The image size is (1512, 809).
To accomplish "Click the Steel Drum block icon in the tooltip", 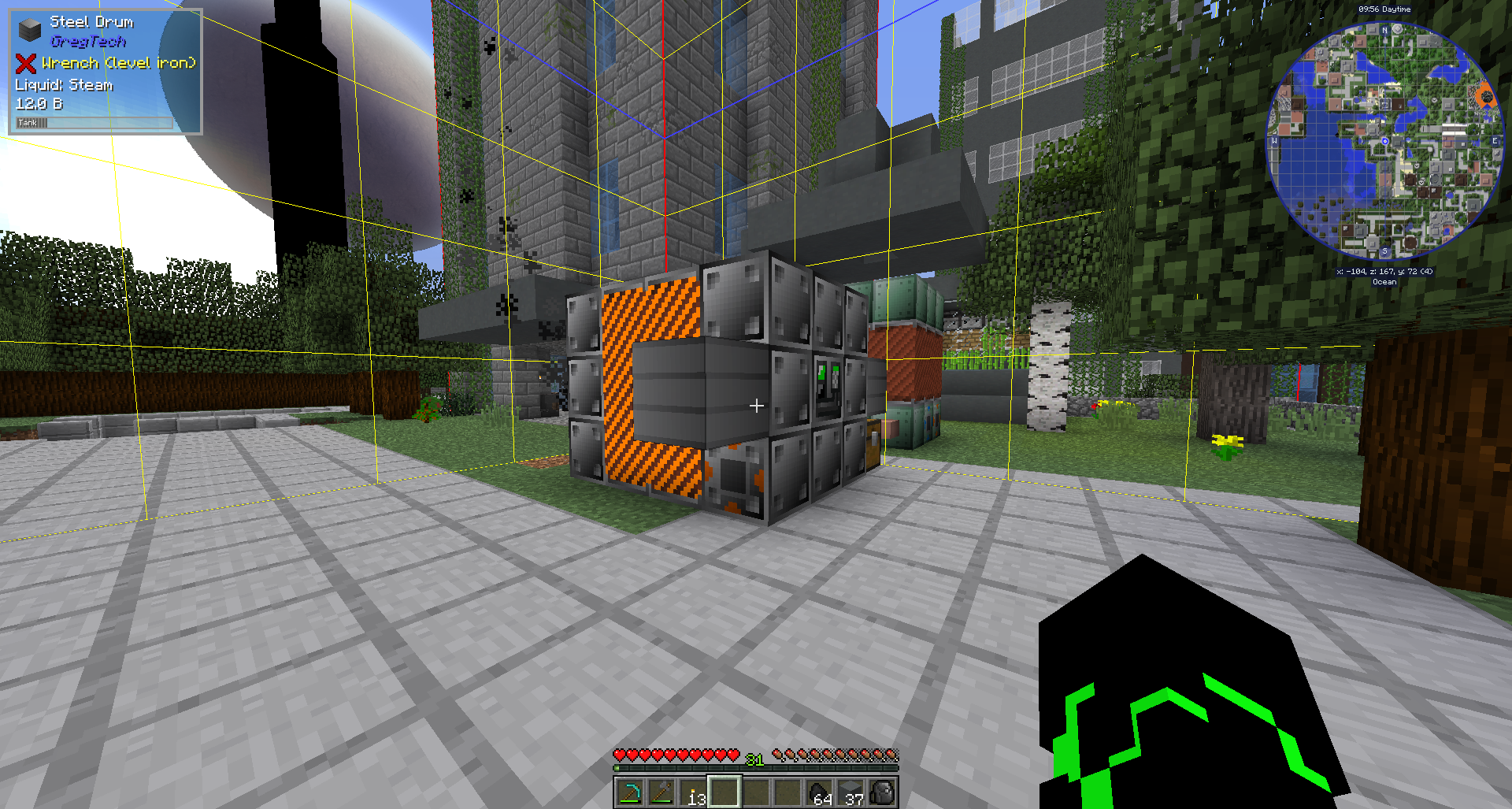I will [28, 29].
